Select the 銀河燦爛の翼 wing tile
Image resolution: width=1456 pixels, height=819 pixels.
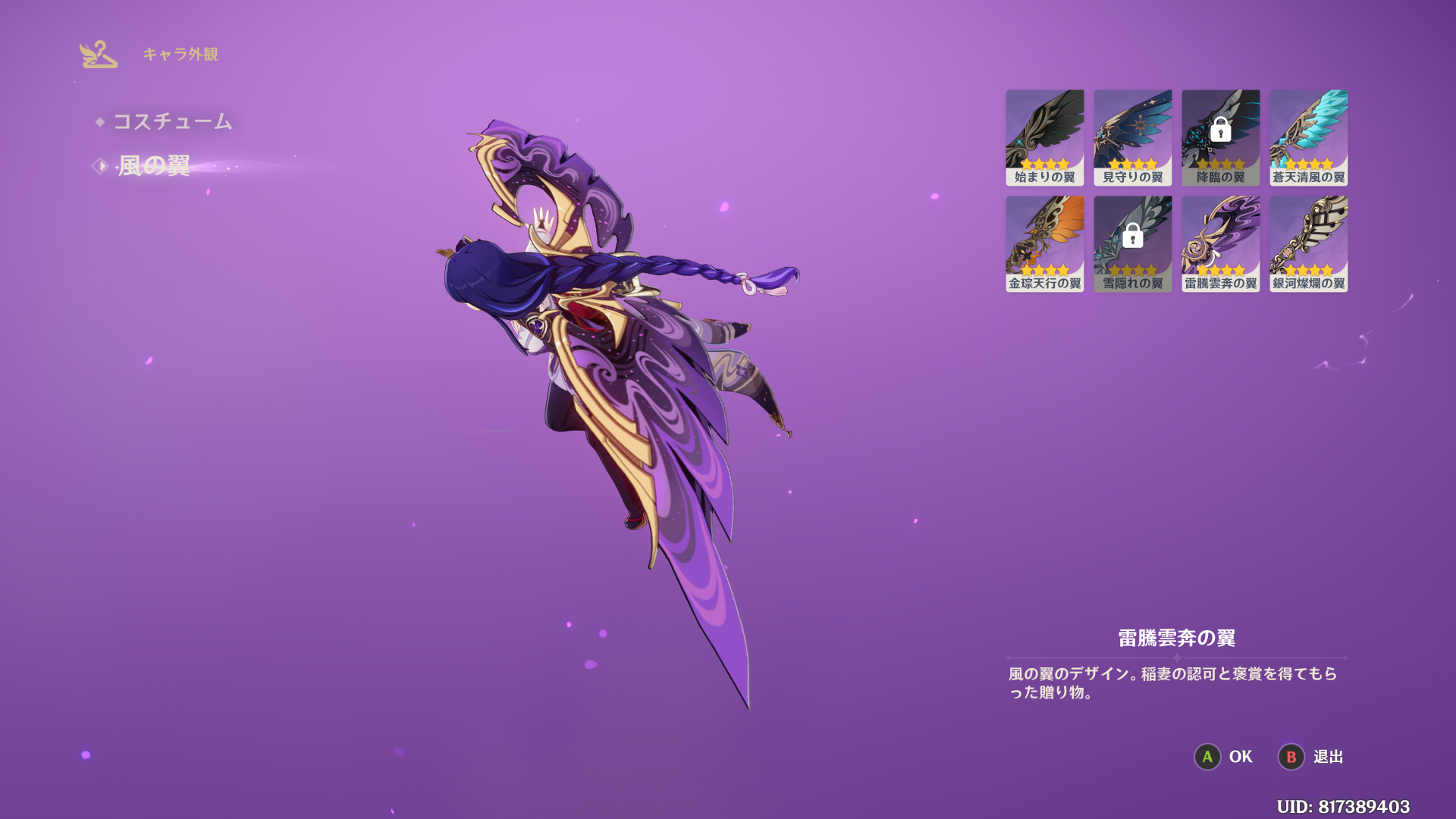tap(1308, 243)
